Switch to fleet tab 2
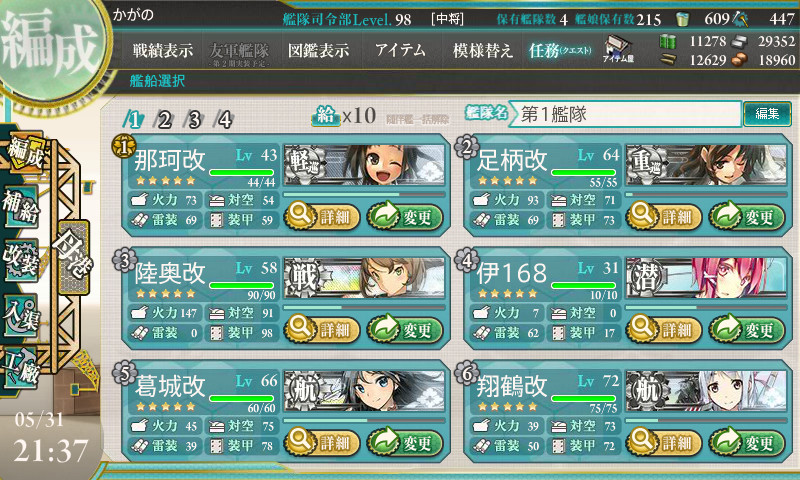 165,120
